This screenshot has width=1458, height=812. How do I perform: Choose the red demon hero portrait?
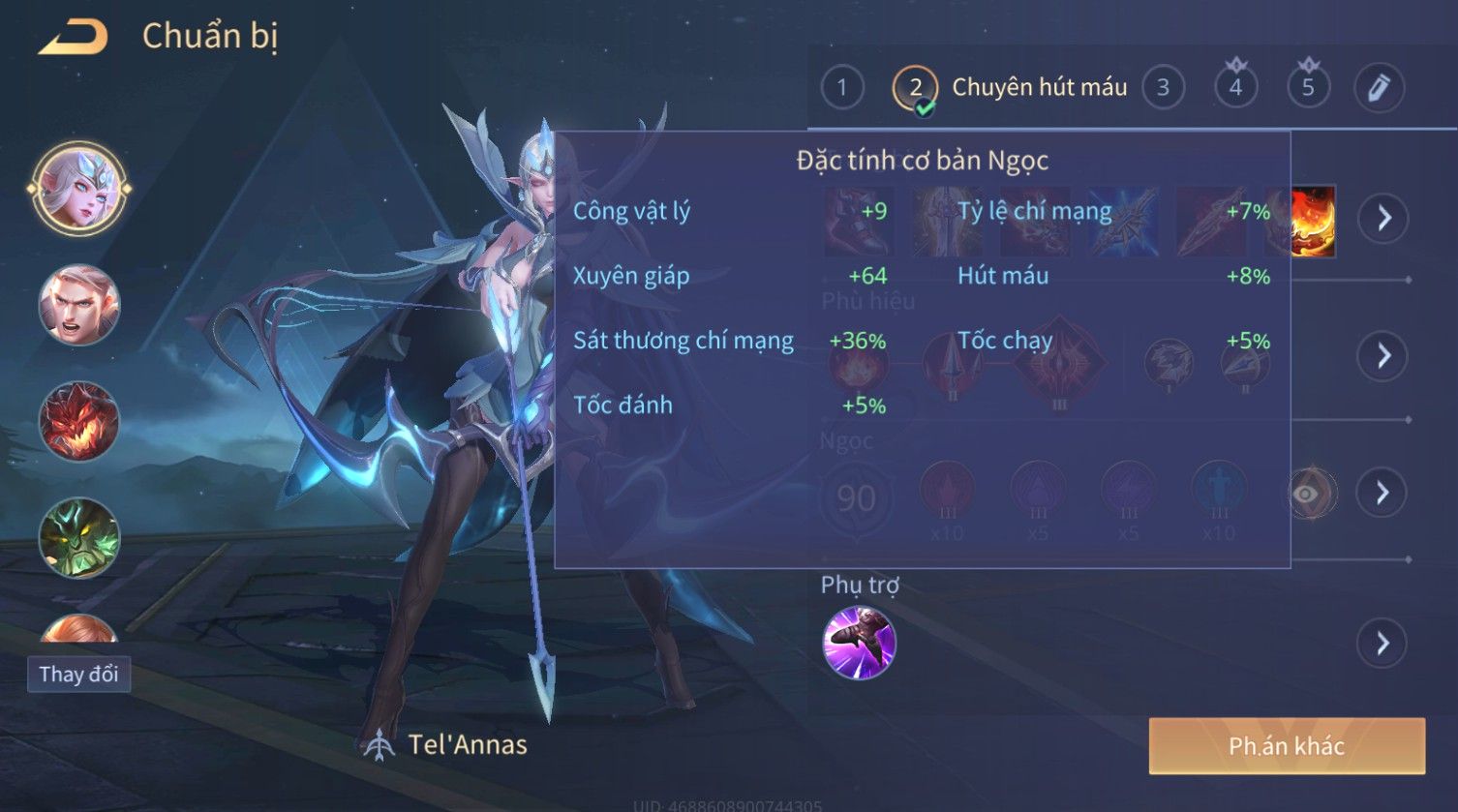coord(79,421)
